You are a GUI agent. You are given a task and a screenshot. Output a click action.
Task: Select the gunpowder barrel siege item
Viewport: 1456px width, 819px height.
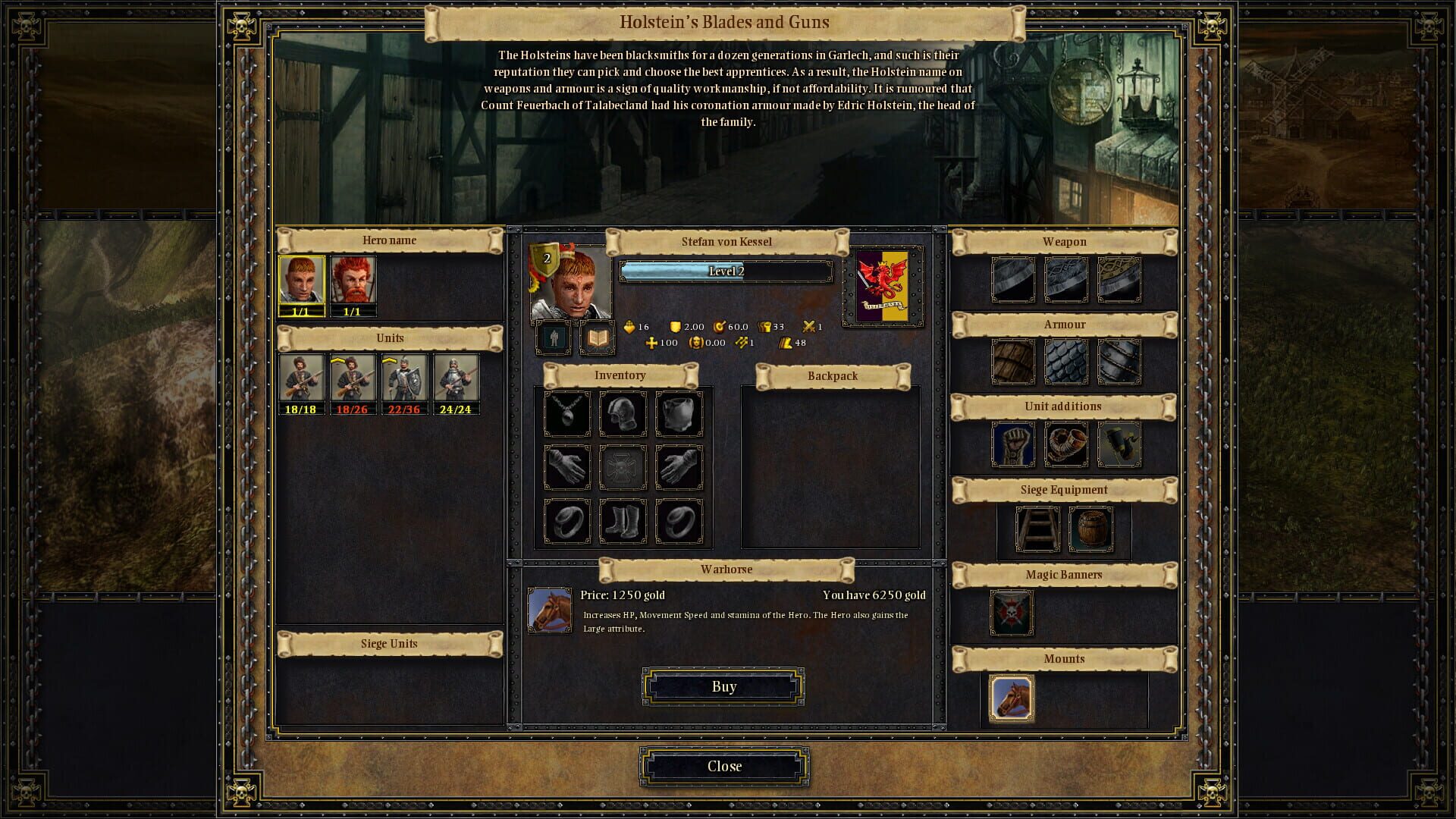1090,531
